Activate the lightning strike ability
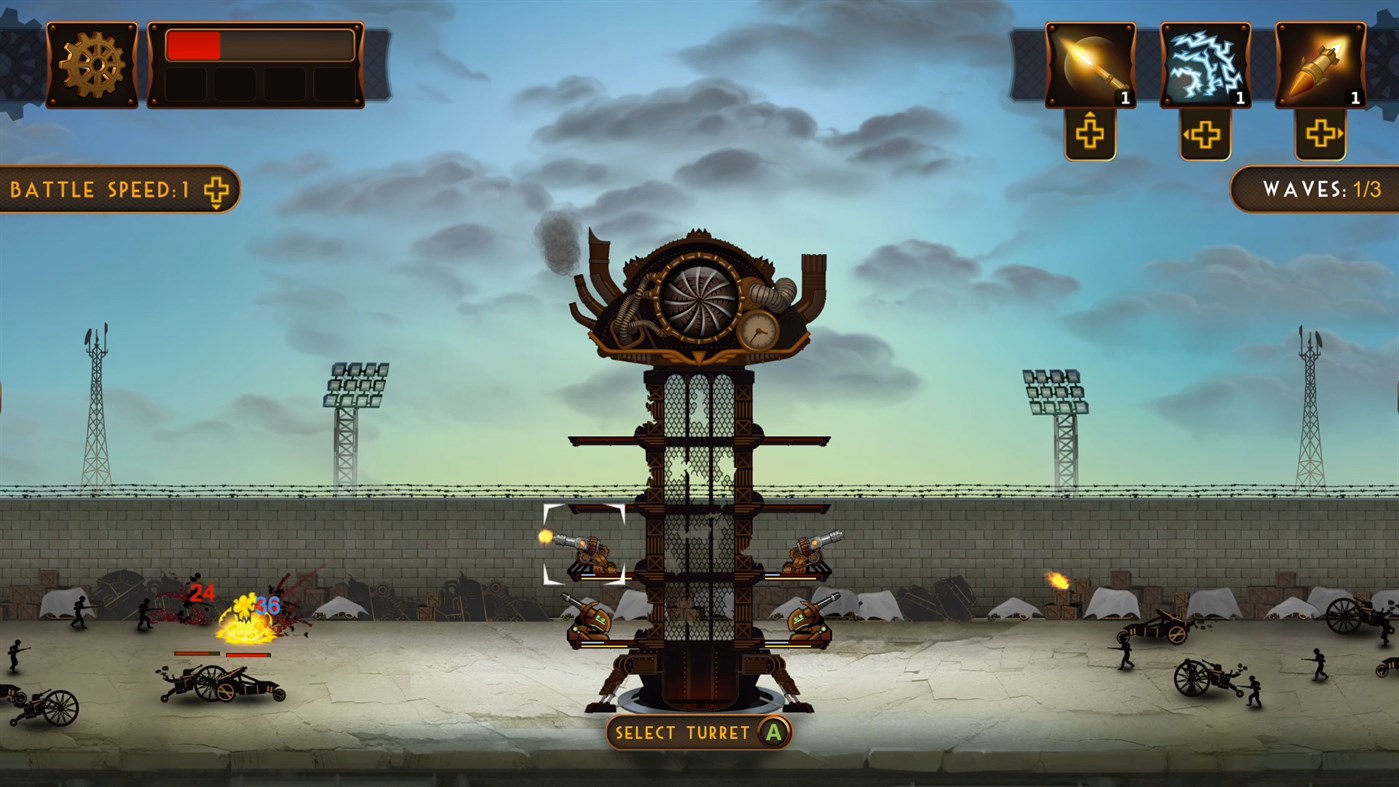Image resolution: width=1399 pixels, height=787 pixels. click(x=1204, y=66)
